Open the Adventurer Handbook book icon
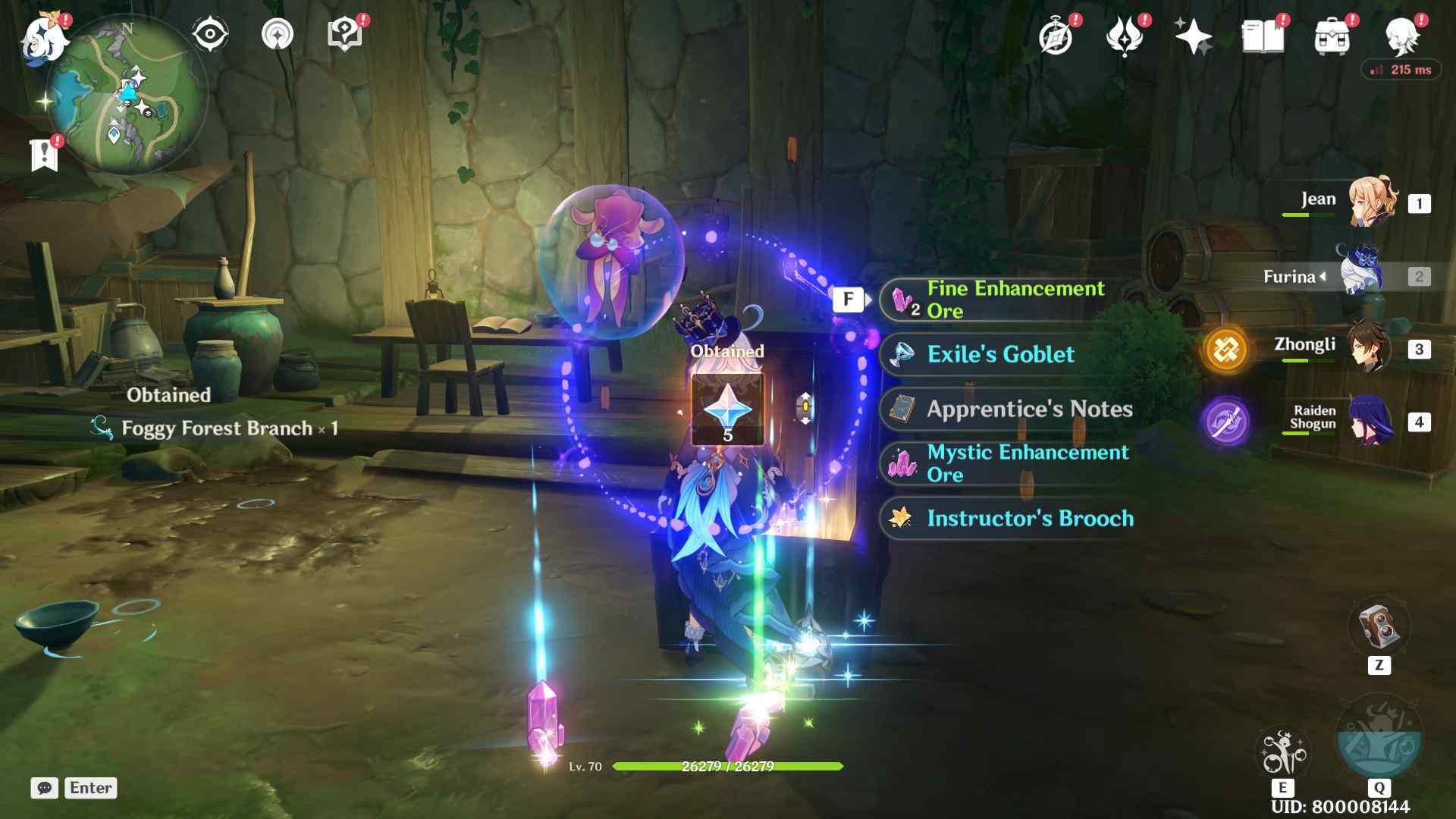The image size is (1456, 819). [x=1262, y=36]
